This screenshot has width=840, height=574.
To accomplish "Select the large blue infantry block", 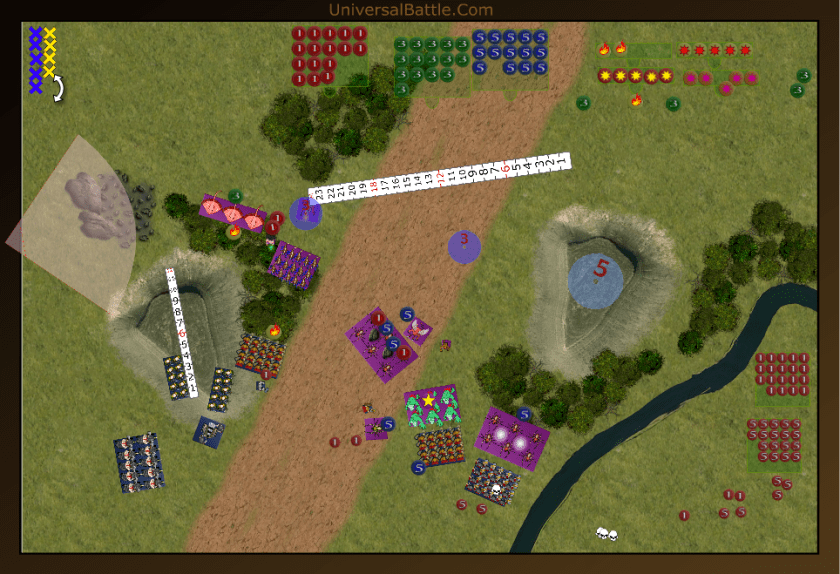I will coord(138,461).
